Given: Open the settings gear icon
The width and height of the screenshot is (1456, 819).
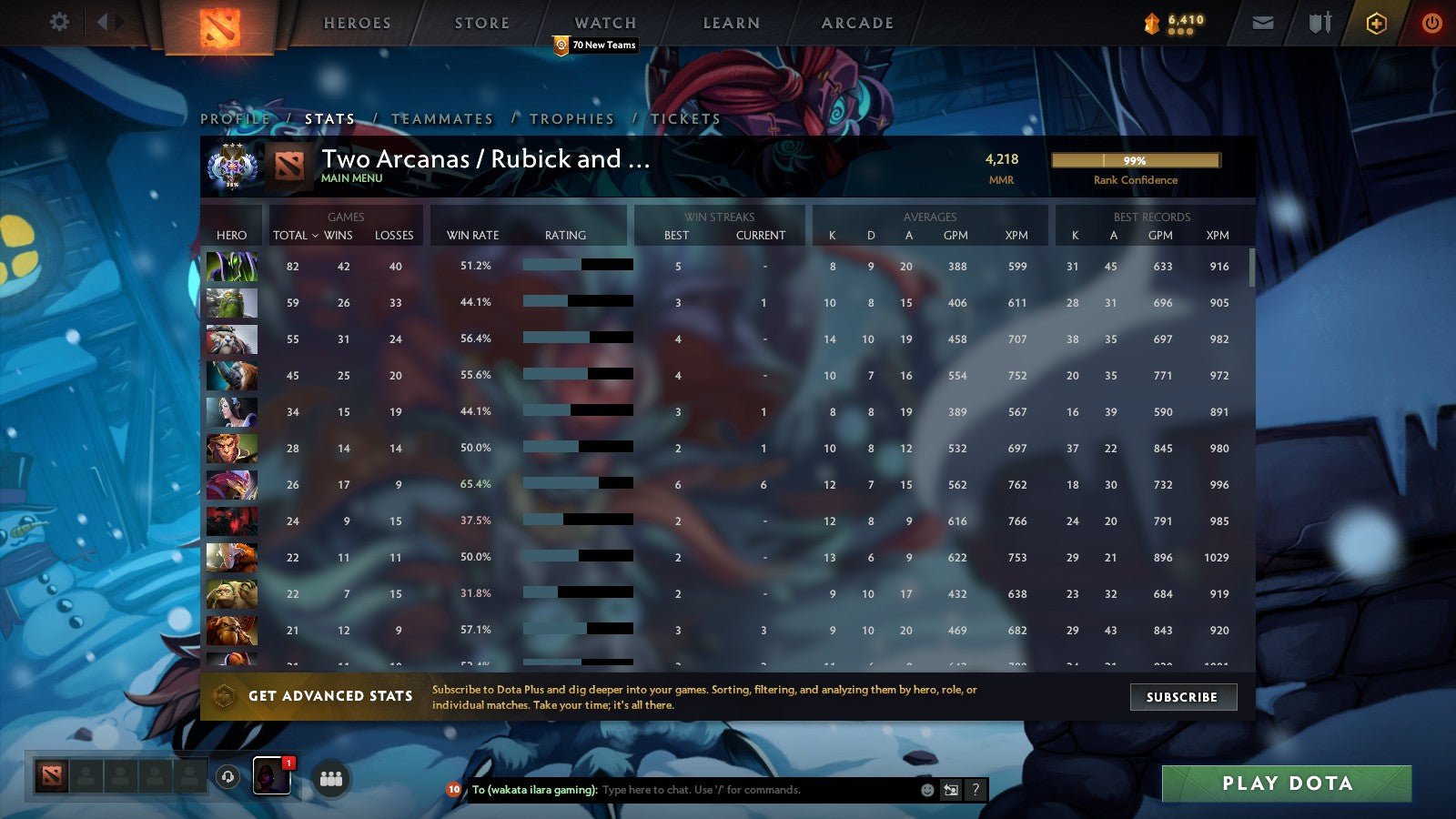Looking at the screenshot, I should 59,23.
